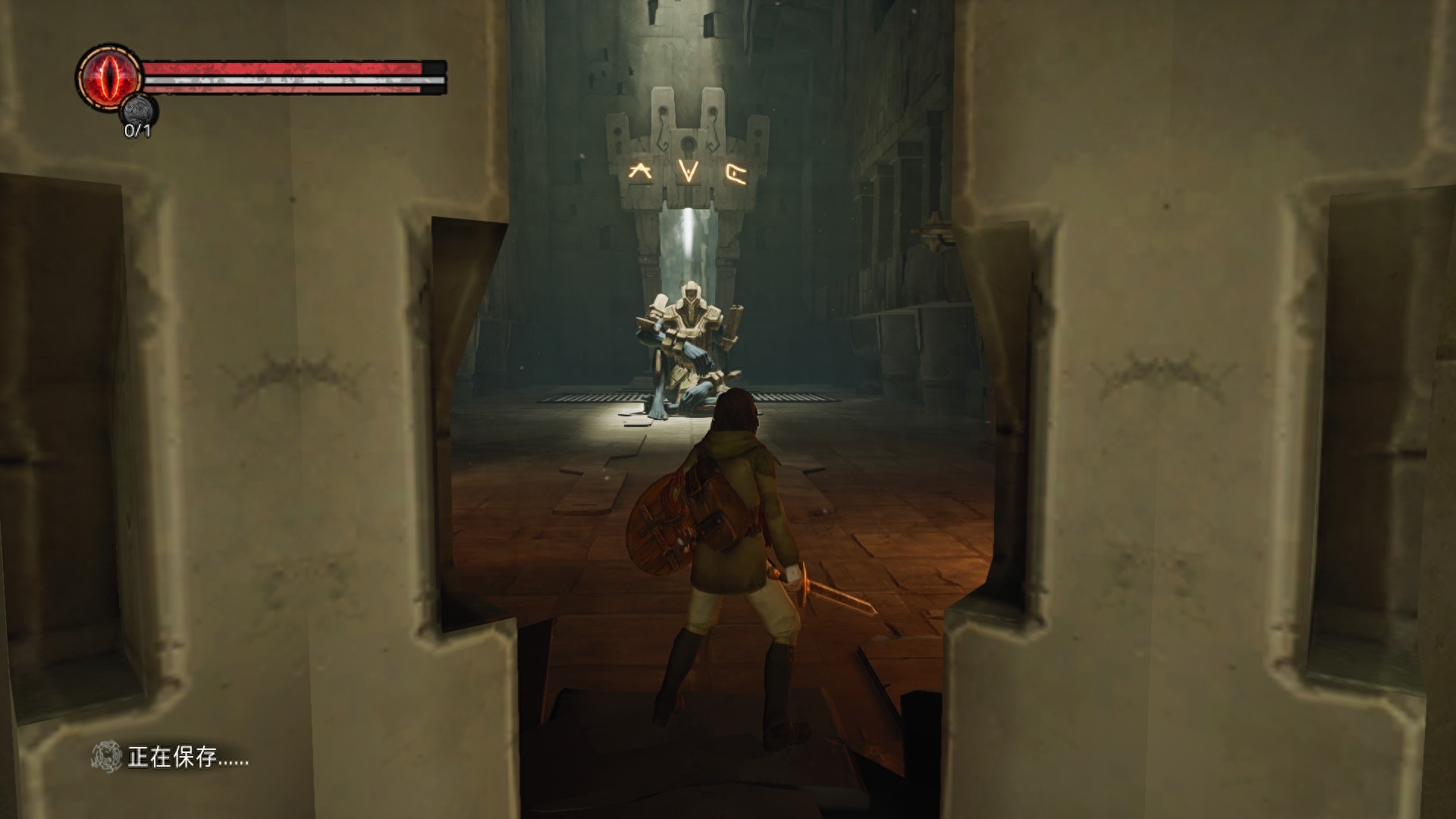Select the grey stone item counter icon

click(139, 111)
